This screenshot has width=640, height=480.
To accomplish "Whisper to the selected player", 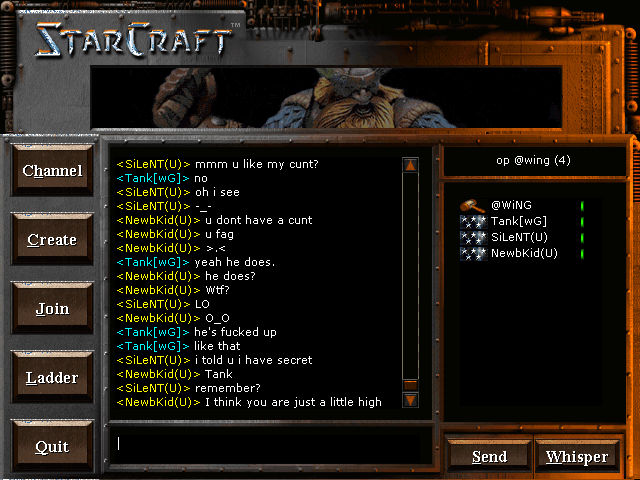I will click(x=577, y=457).
